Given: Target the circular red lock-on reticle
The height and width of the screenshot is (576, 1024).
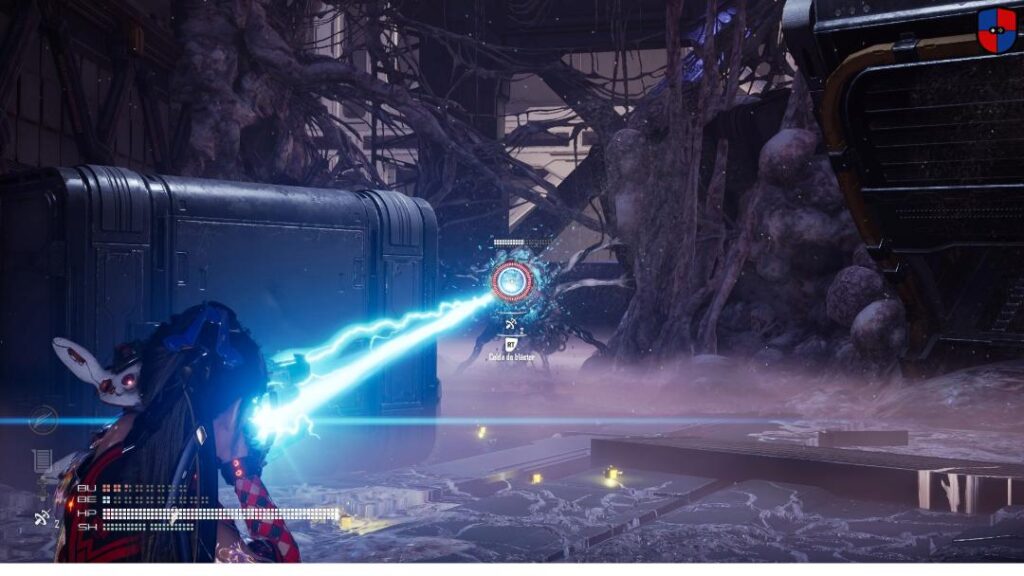Looking at the screenshot, I should click(x=510, y=281).
